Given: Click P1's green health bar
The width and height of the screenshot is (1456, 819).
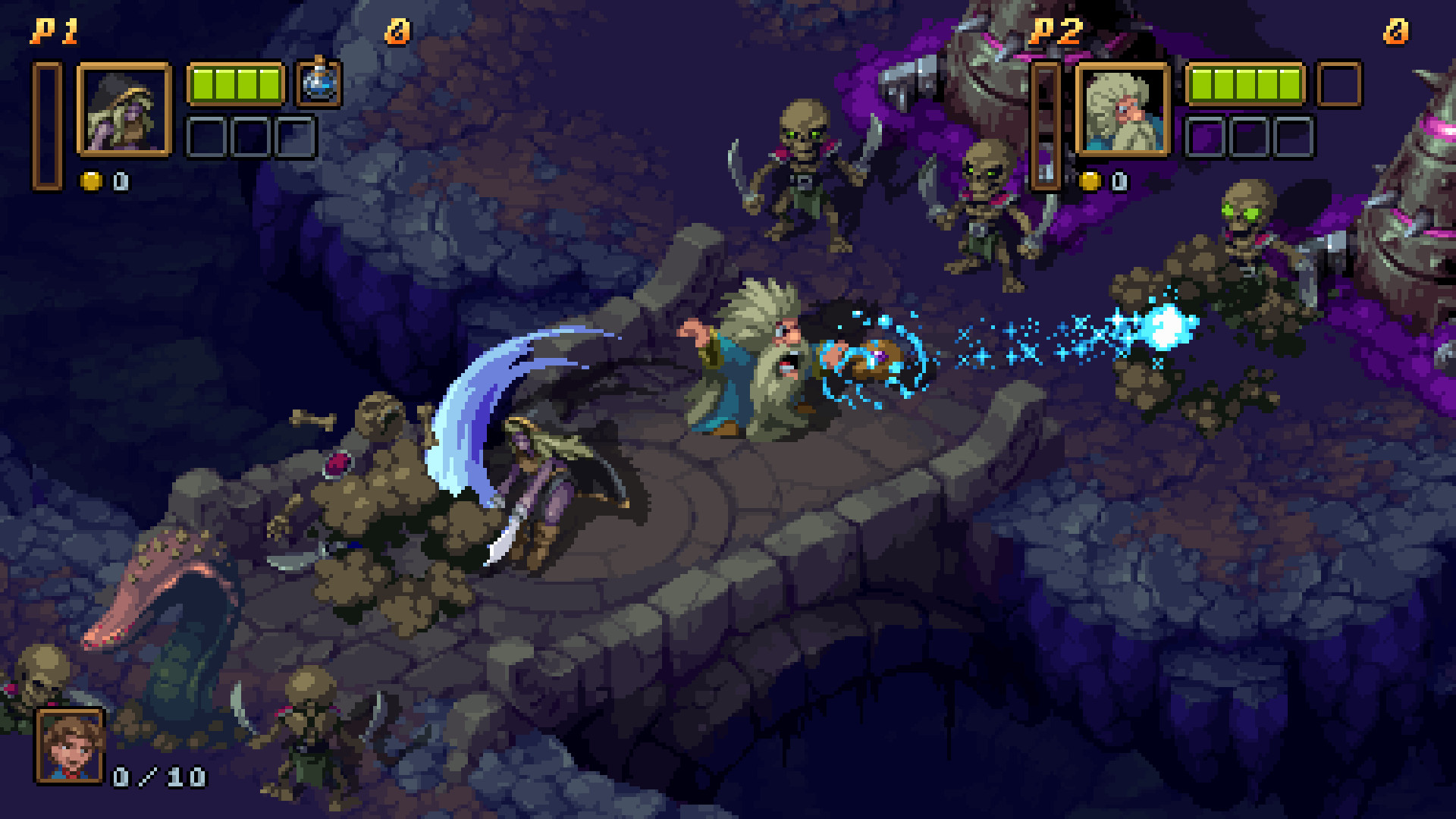Looking at the screenshot, I should 235,85.
